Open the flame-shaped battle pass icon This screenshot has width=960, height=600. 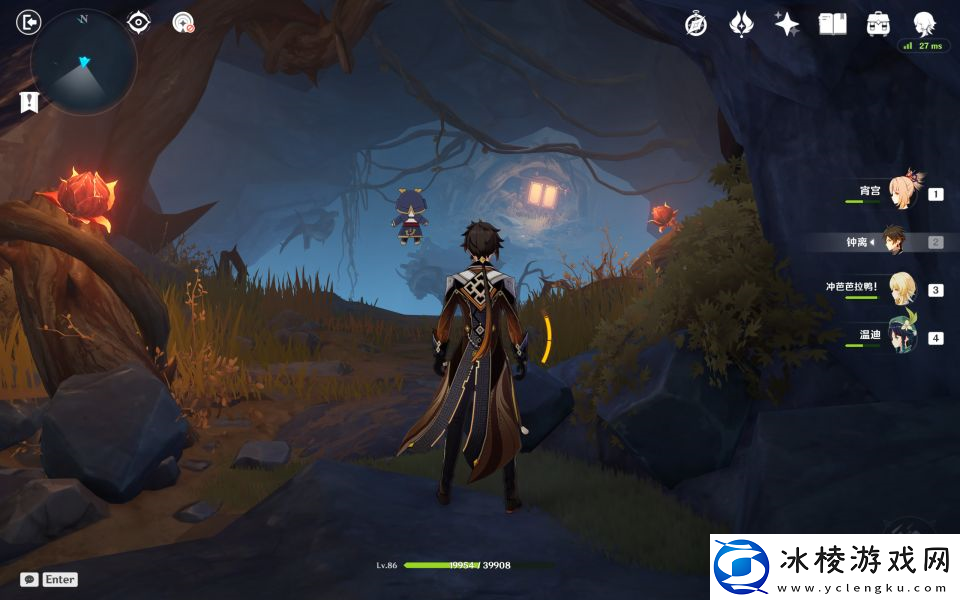pyautogui.click(x=741, y=24)
